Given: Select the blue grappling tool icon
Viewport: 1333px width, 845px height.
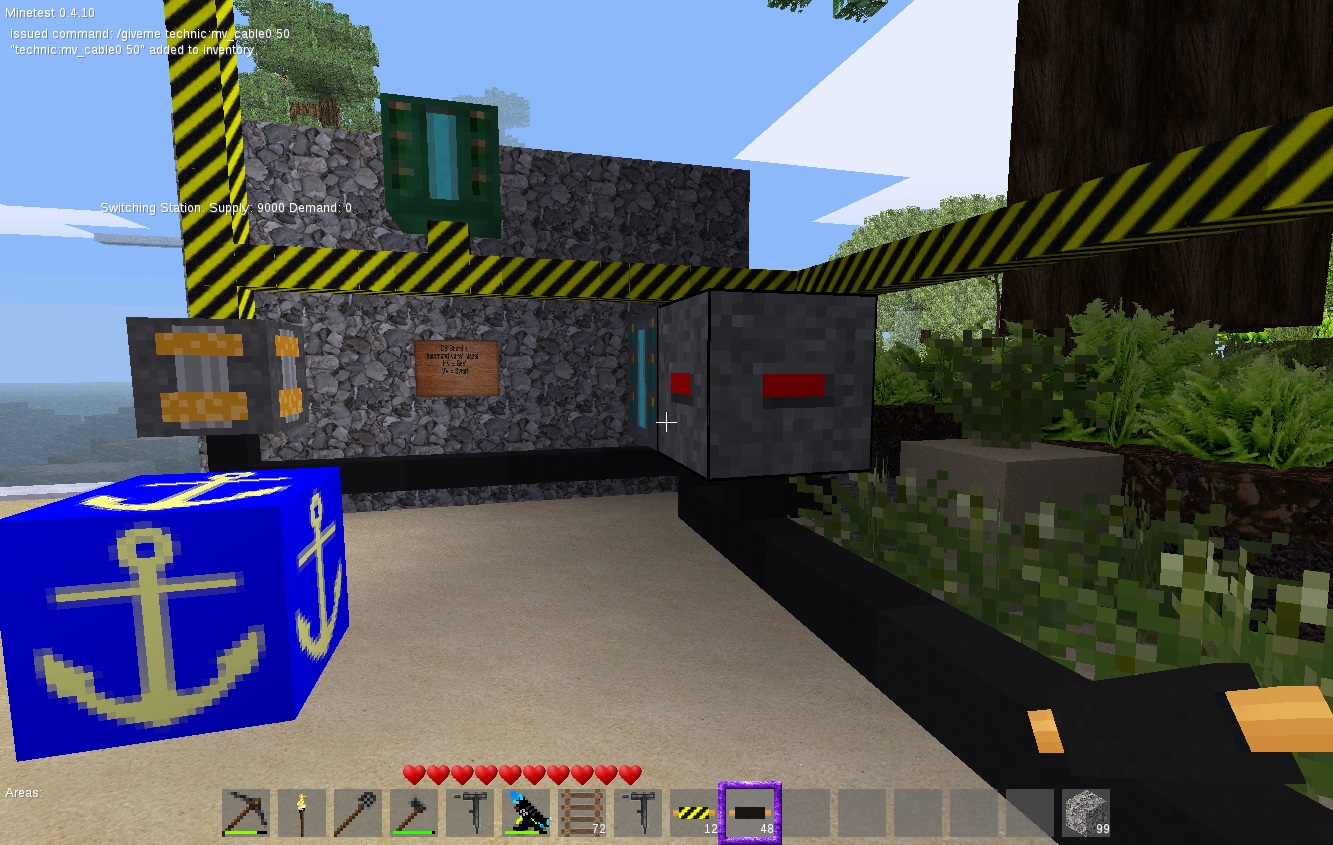Looking at the screenshot, I should [x=527, y=812].
